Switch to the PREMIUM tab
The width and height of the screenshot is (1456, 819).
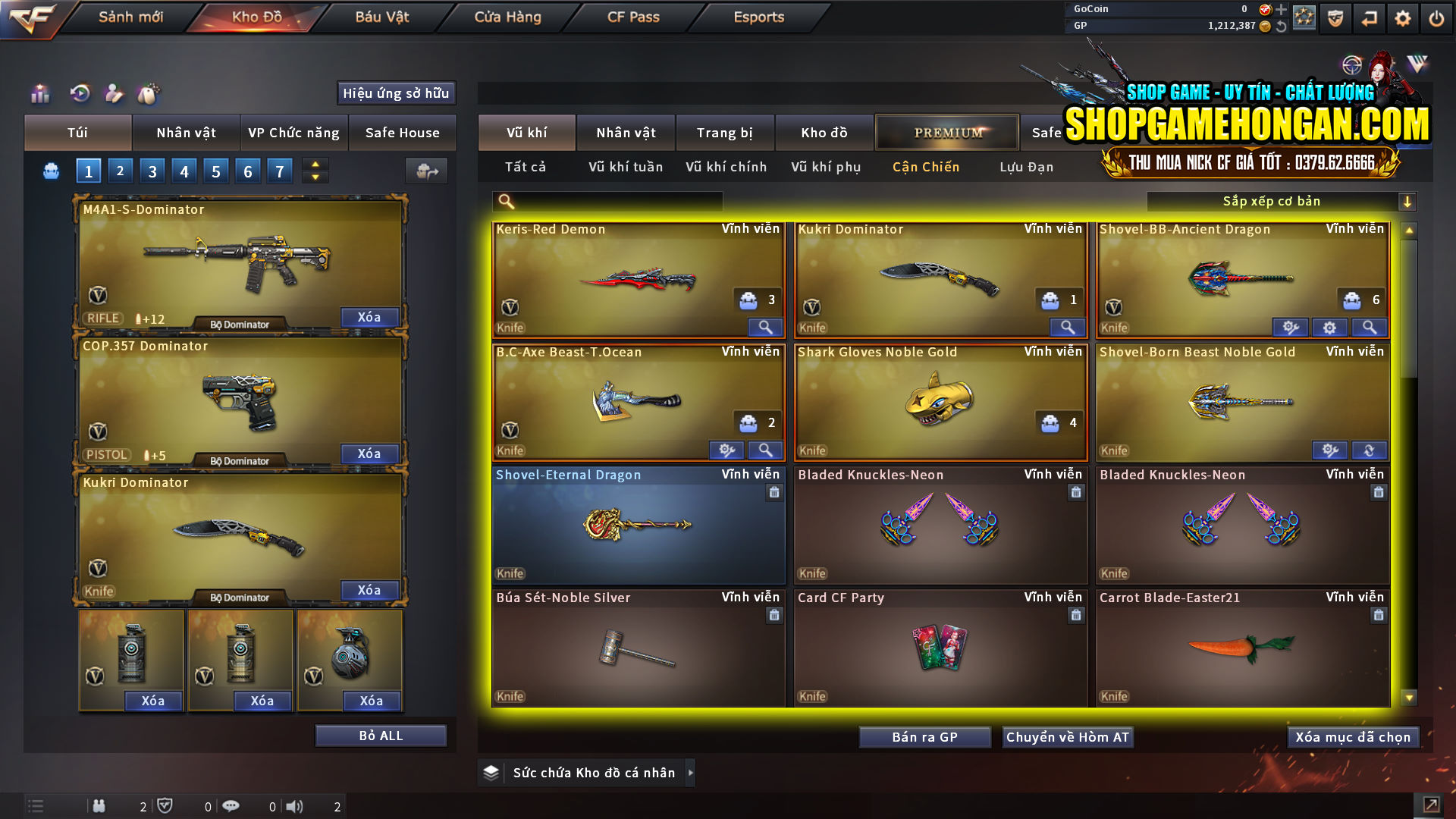(946, 132)
